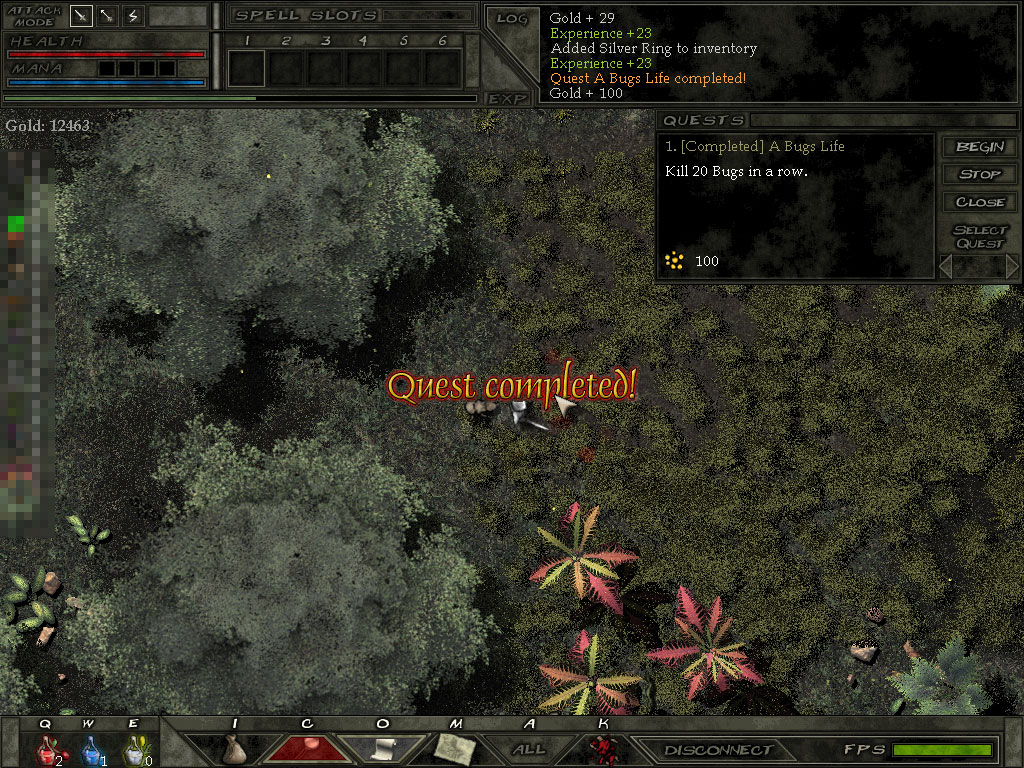Screen dimensions: 1024x768
Task: Use the yellow-flowered green potion
Action: tap(134, 749)
